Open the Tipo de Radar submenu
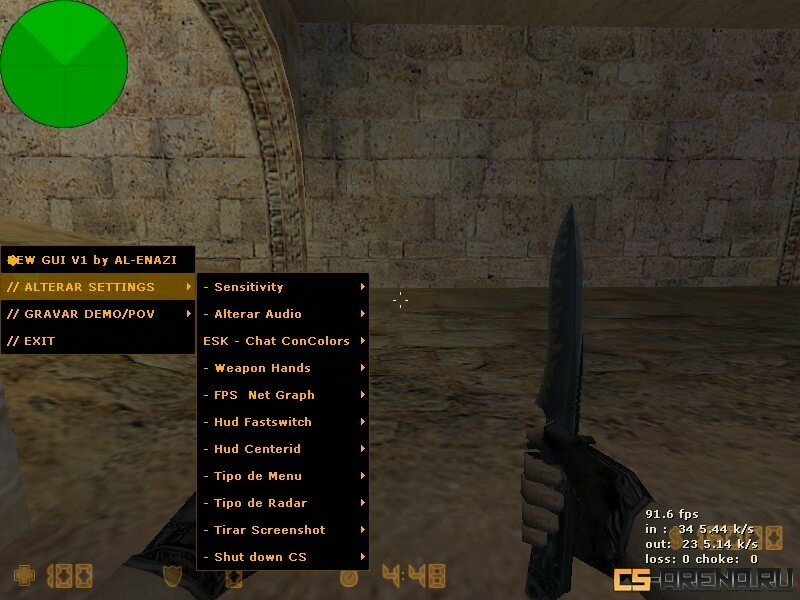The height and width of the screenshot is (600, 800). (x=283, y=503)
